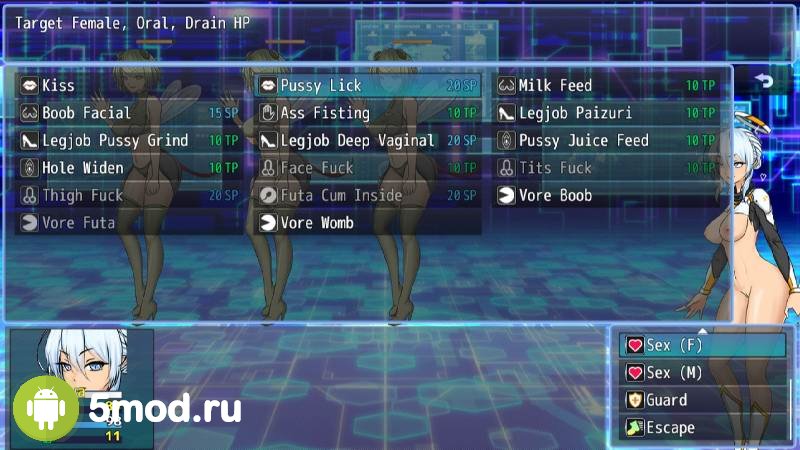The image size is (800, 450).
Task: Select the Vore Boob skill
Action: click(x=606, y=196)
